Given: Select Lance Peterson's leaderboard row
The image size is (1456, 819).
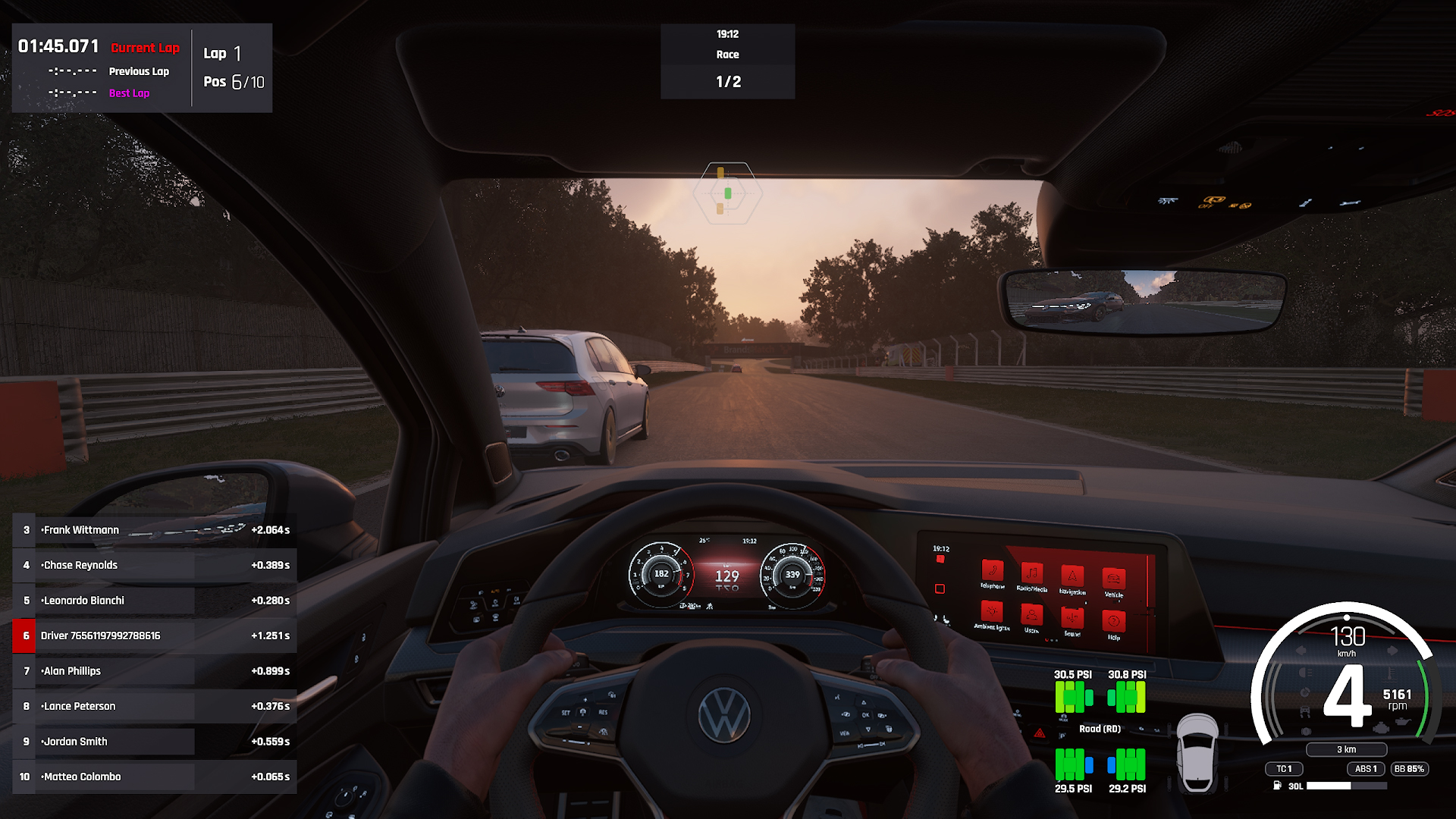Looking at the screenshot, I should pos(154,706).
